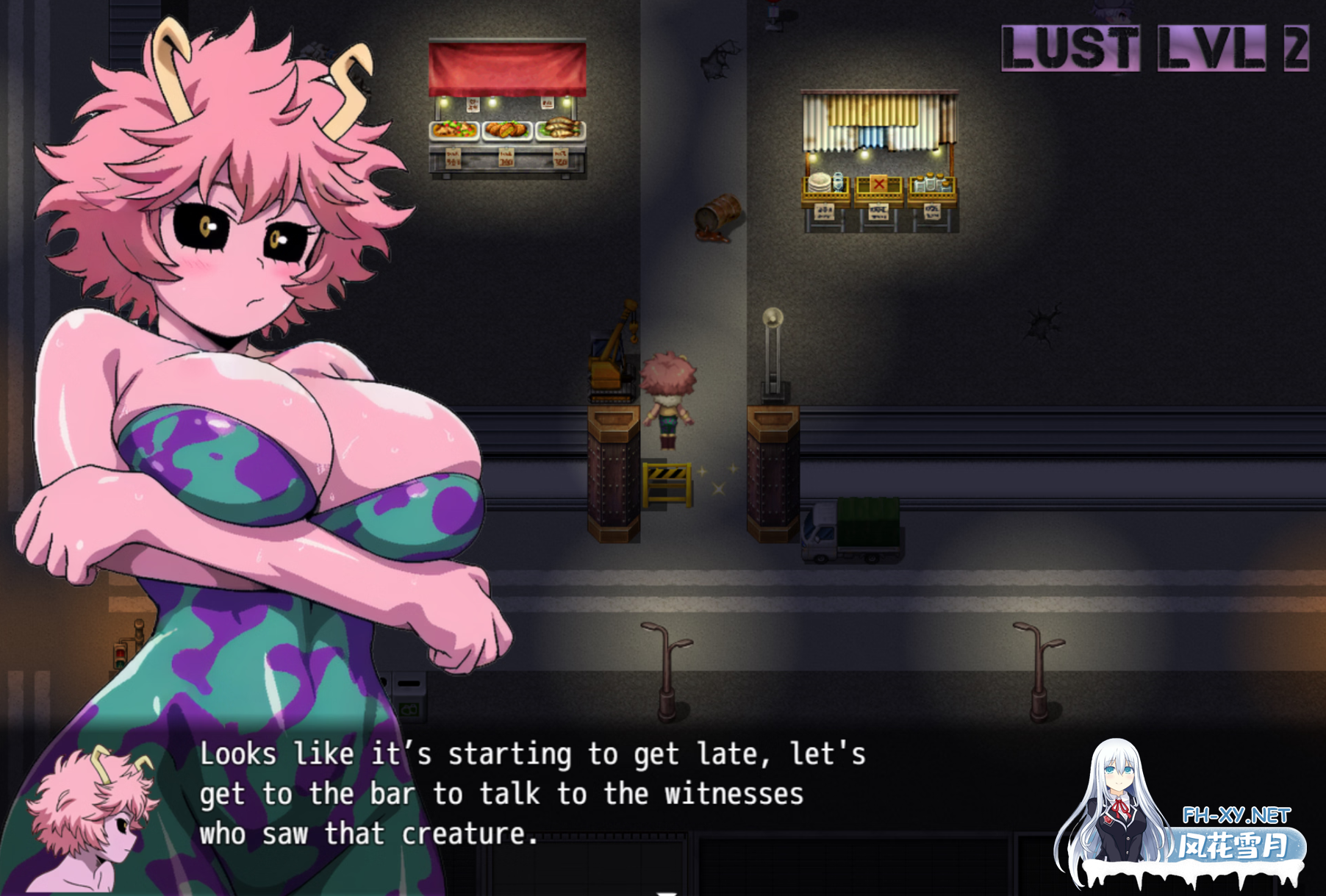Select the menu price signs under the food stall
The image size is (1326, 896).
[x=507, y=158]
